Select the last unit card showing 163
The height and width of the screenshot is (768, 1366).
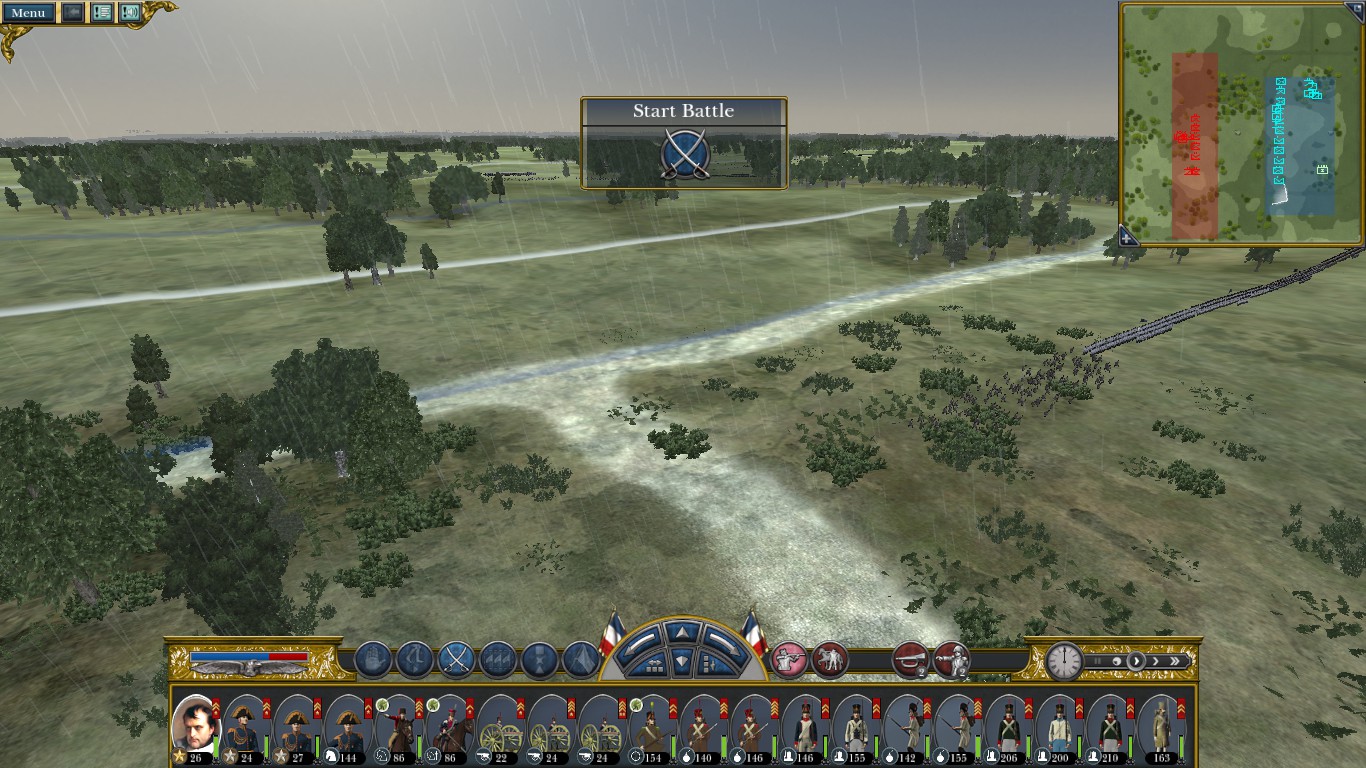coord(1161,726)
